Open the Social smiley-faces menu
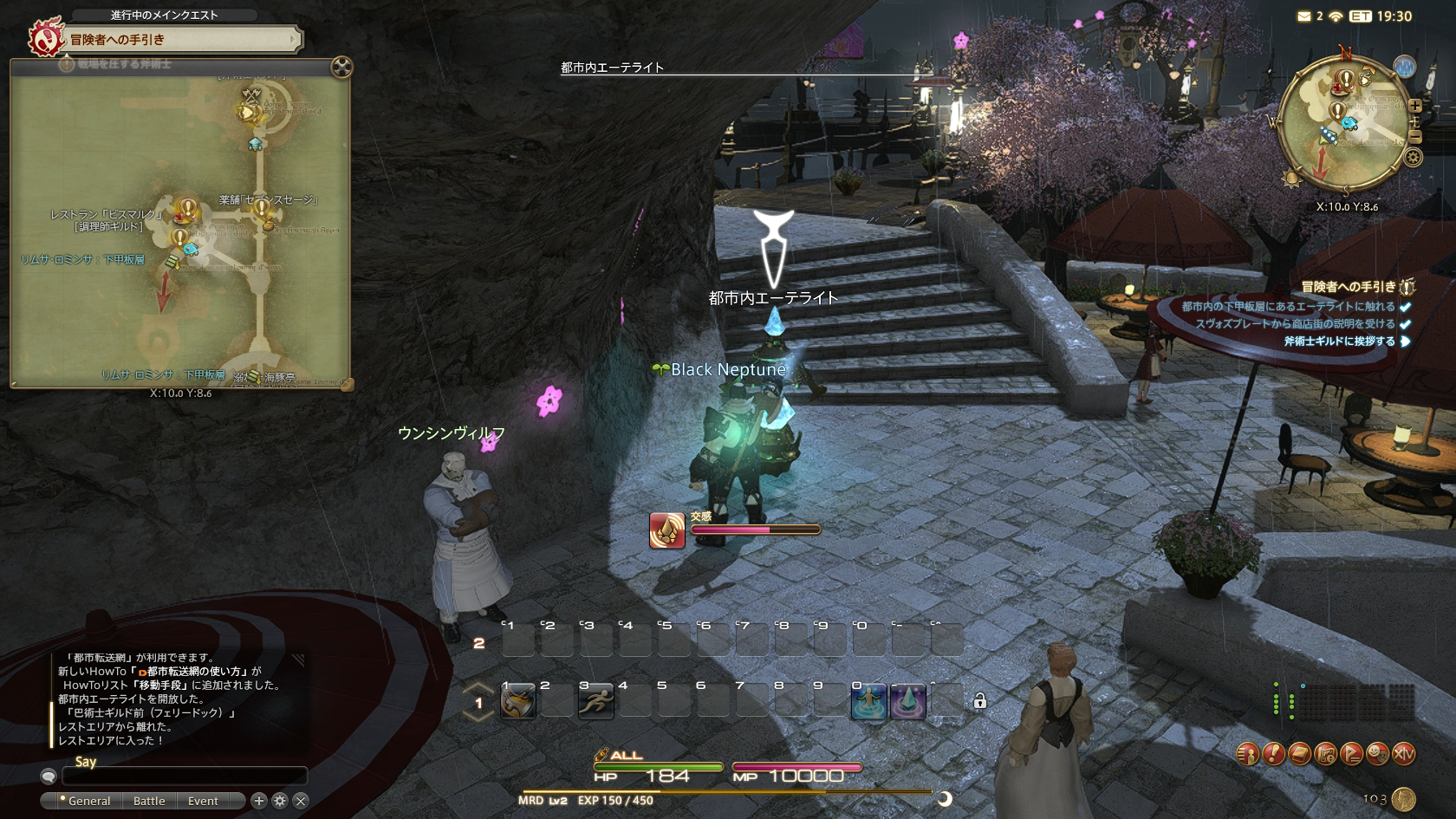Screen dimensions: 1456x819 (x=1377, y=754)
